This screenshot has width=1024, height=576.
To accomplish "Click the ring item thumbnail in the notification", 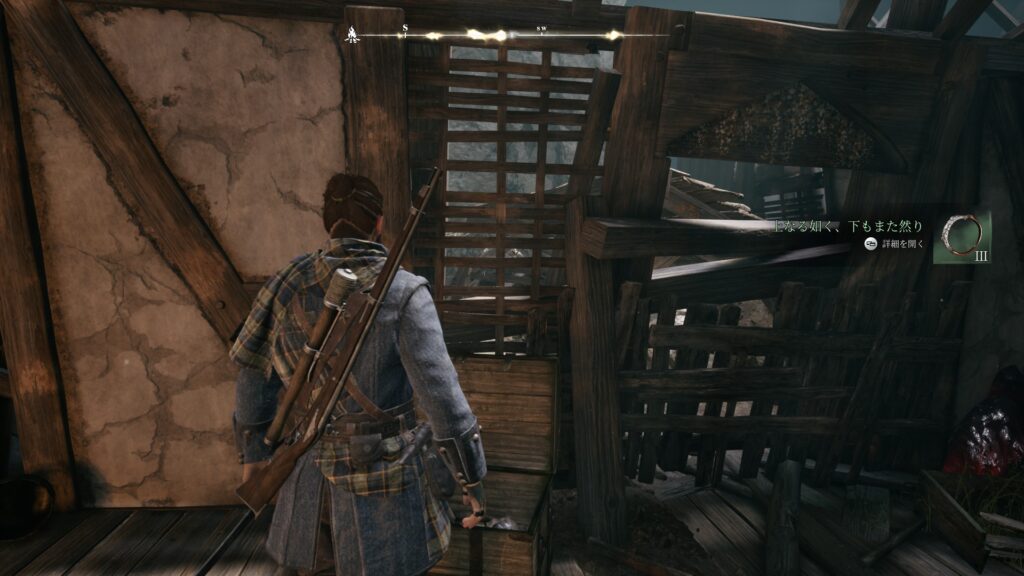I will tap(962, 237).
